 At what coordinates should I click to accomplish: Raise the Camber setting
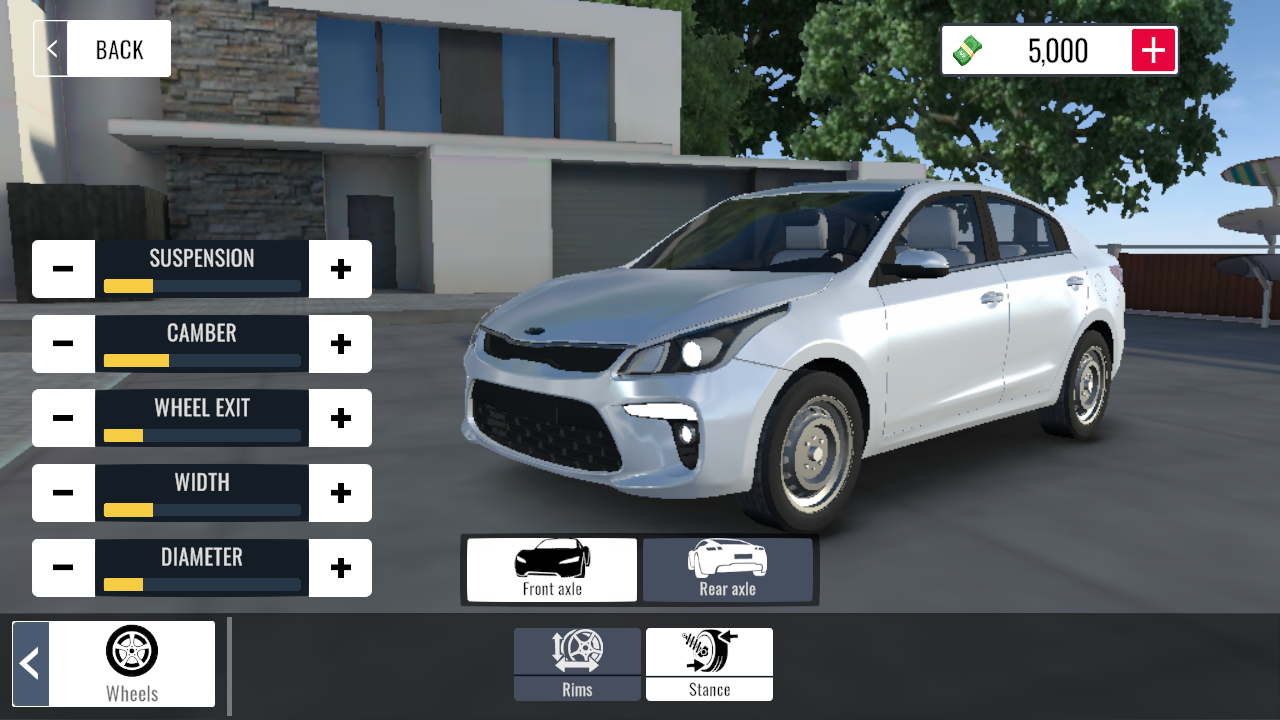coord(341,344)
